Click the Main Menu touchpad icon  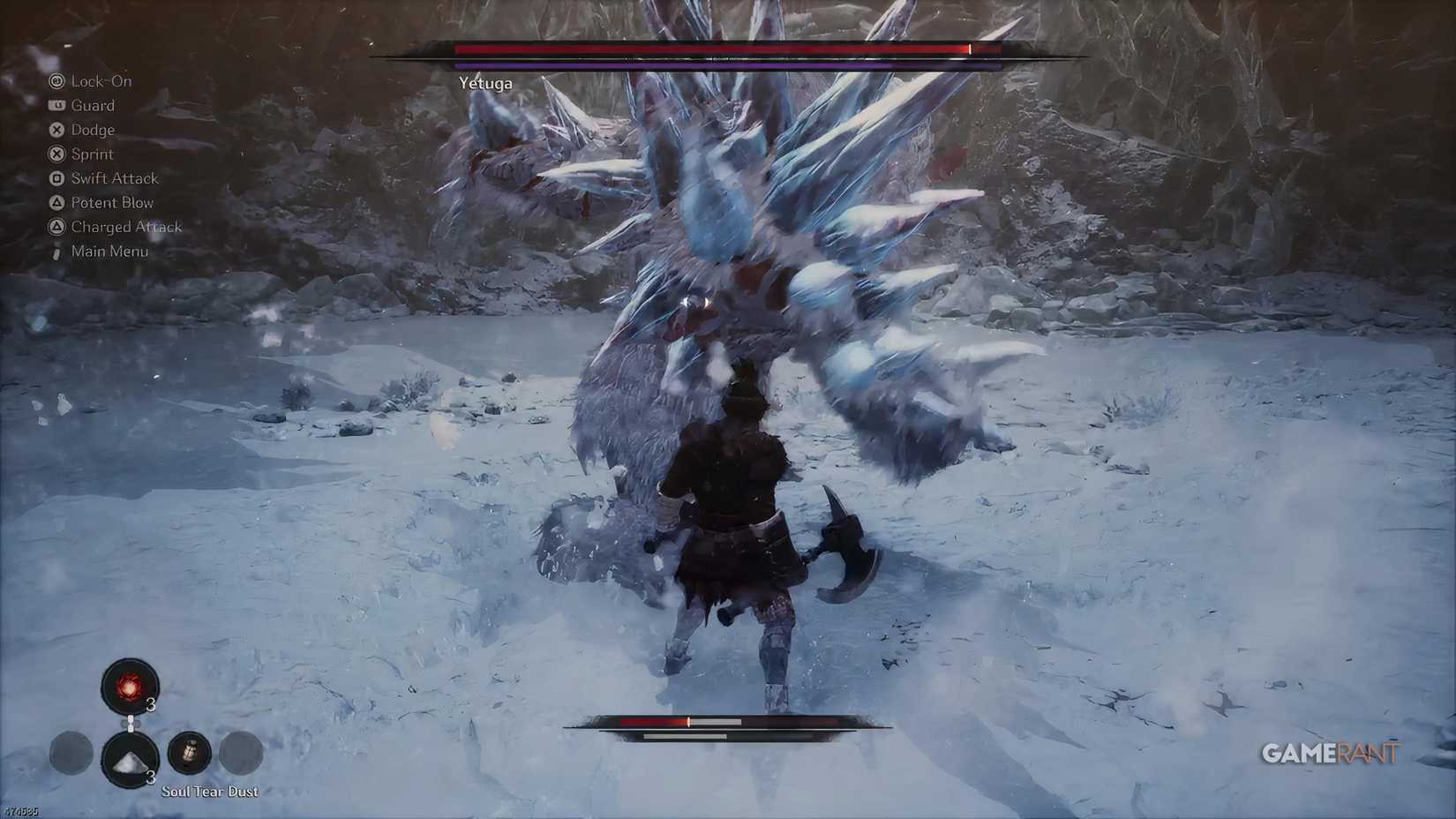pos(56,251)
